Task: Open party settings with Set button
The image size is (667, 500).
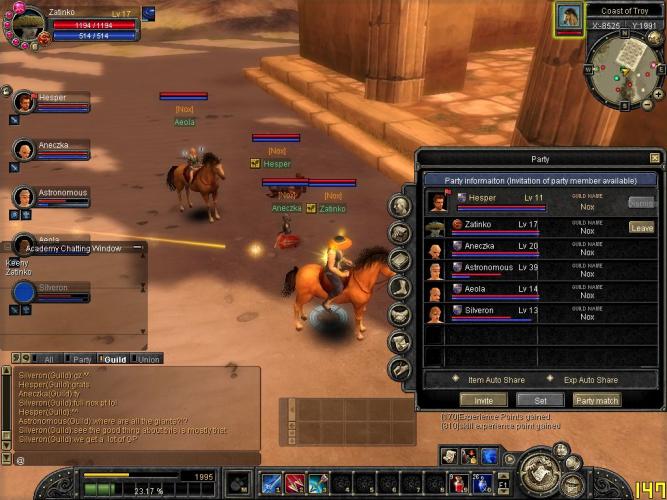Action: click(540, 400)
